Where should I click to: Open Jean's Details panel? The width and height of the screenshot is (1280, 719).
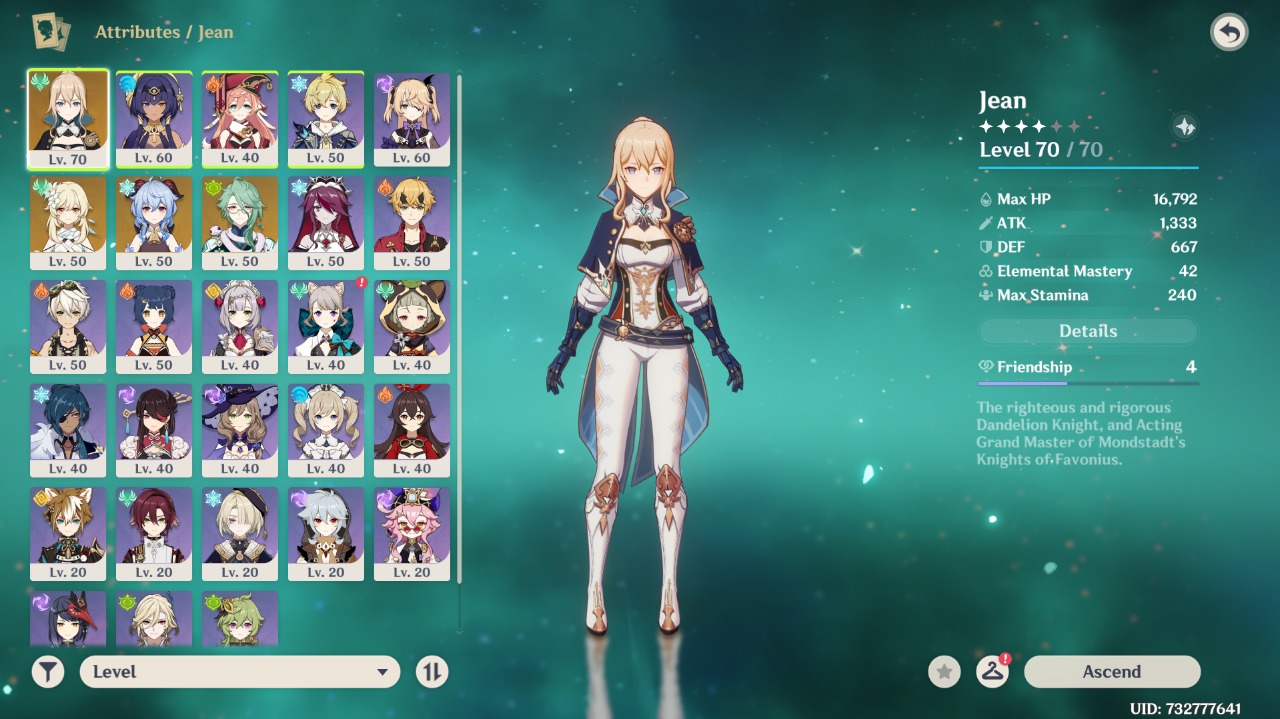click(1088, 331)
